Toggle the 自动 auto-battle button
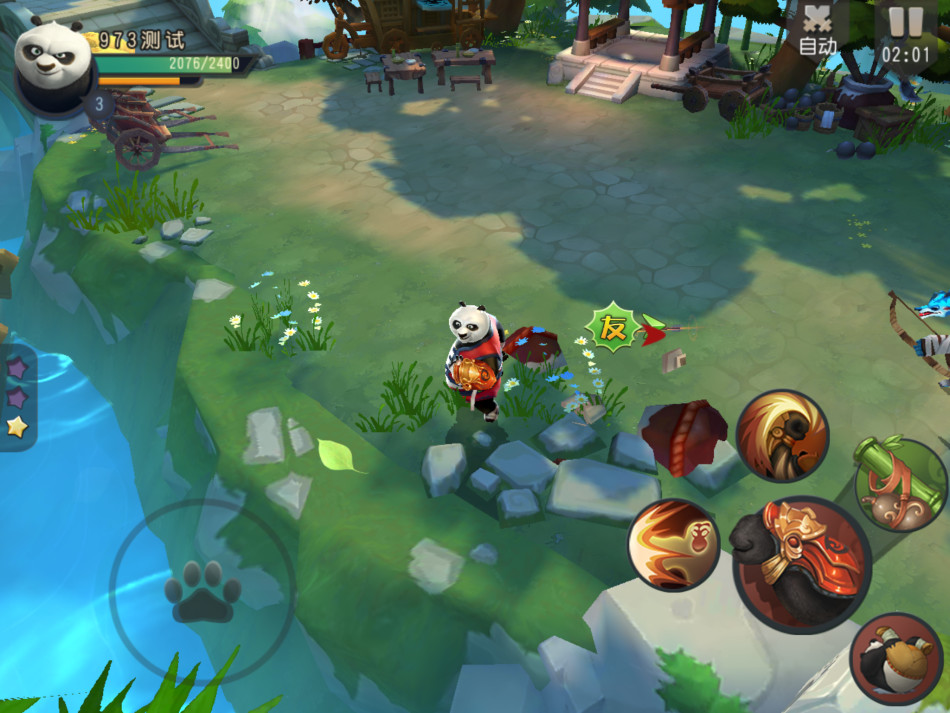The width and height of the screenshot is (950, 713). (x=818, y=32)
